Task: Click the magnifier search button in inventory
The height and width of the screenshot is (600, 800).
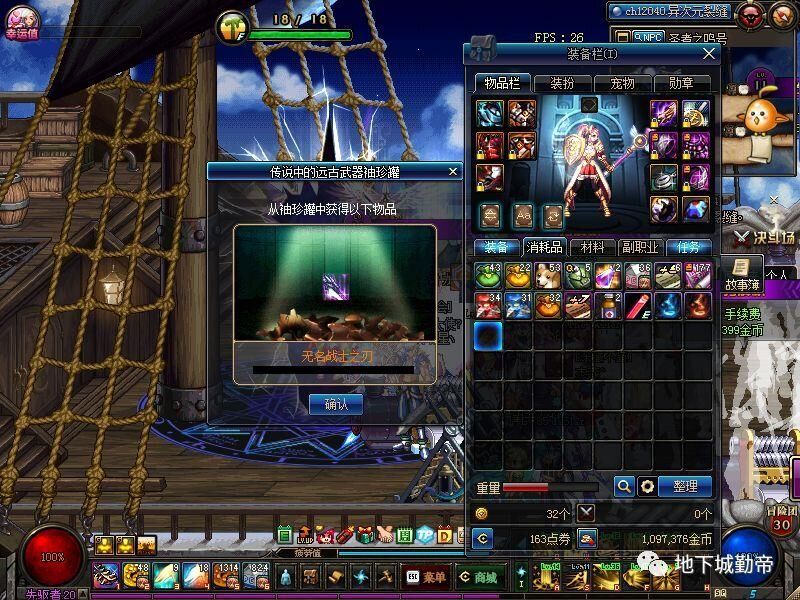Action: coord(624,486)
